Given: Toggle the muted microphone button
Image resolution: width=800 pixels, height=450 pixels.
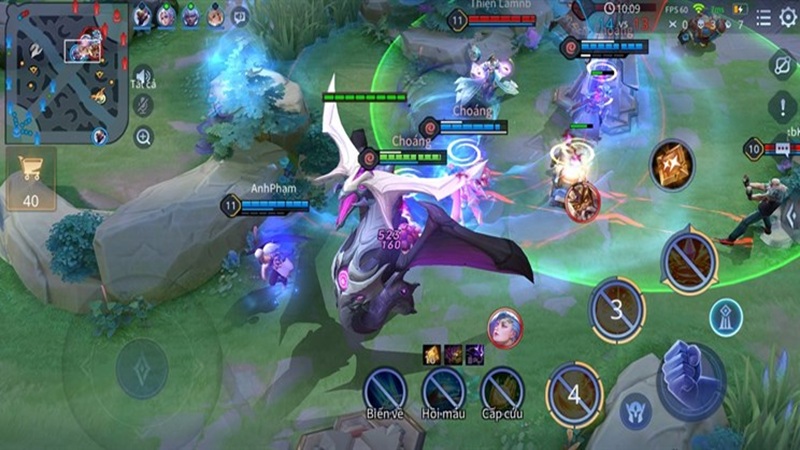Looking at the screenshot, I should pyautogui.click(x=143, y=106).
